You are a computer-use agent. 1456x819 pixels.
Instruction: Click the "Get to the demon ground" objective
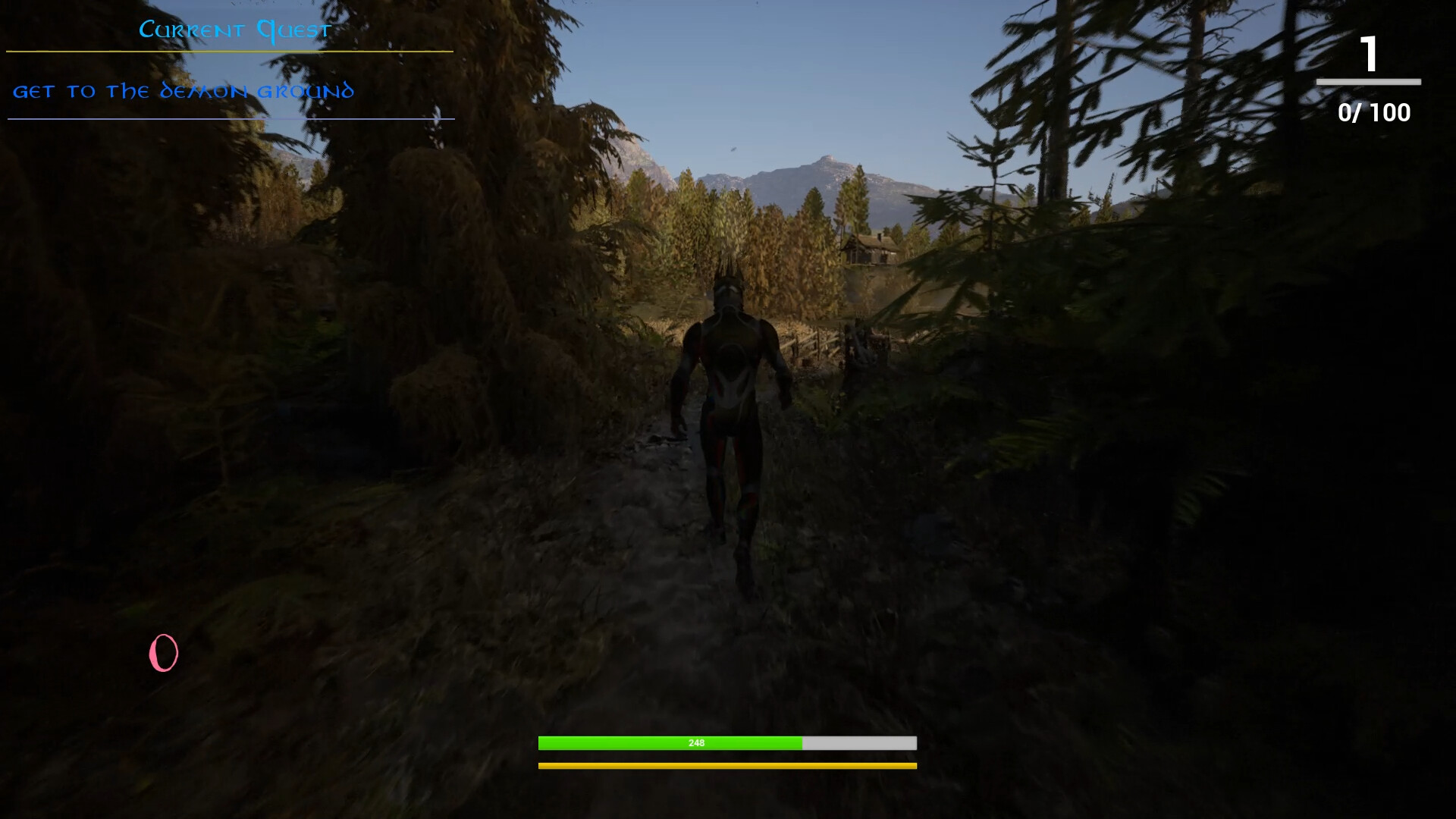click(184, 91)
